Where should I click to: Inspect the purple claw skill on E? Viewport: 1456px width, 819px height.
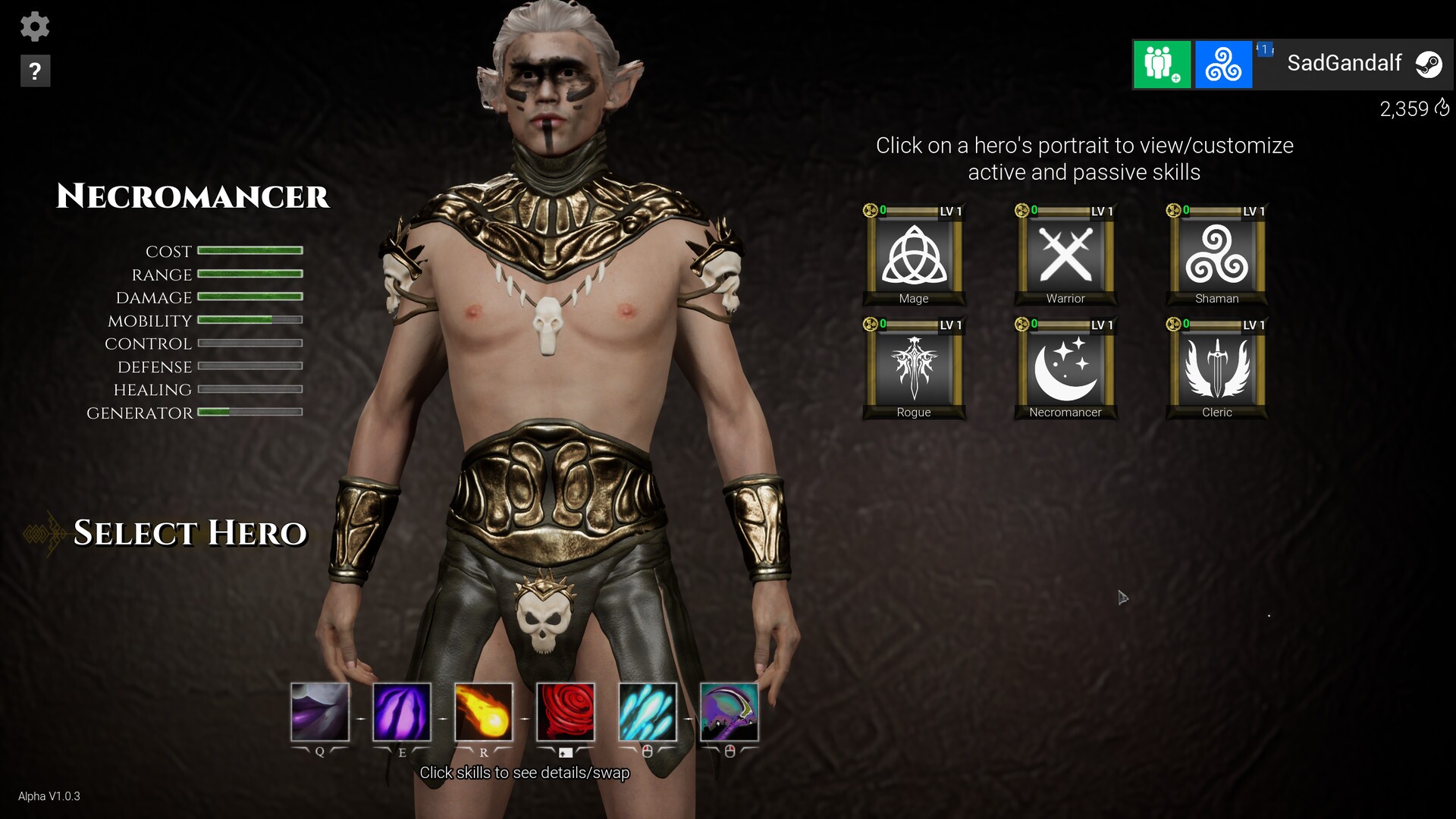click(x=402, y=712)
